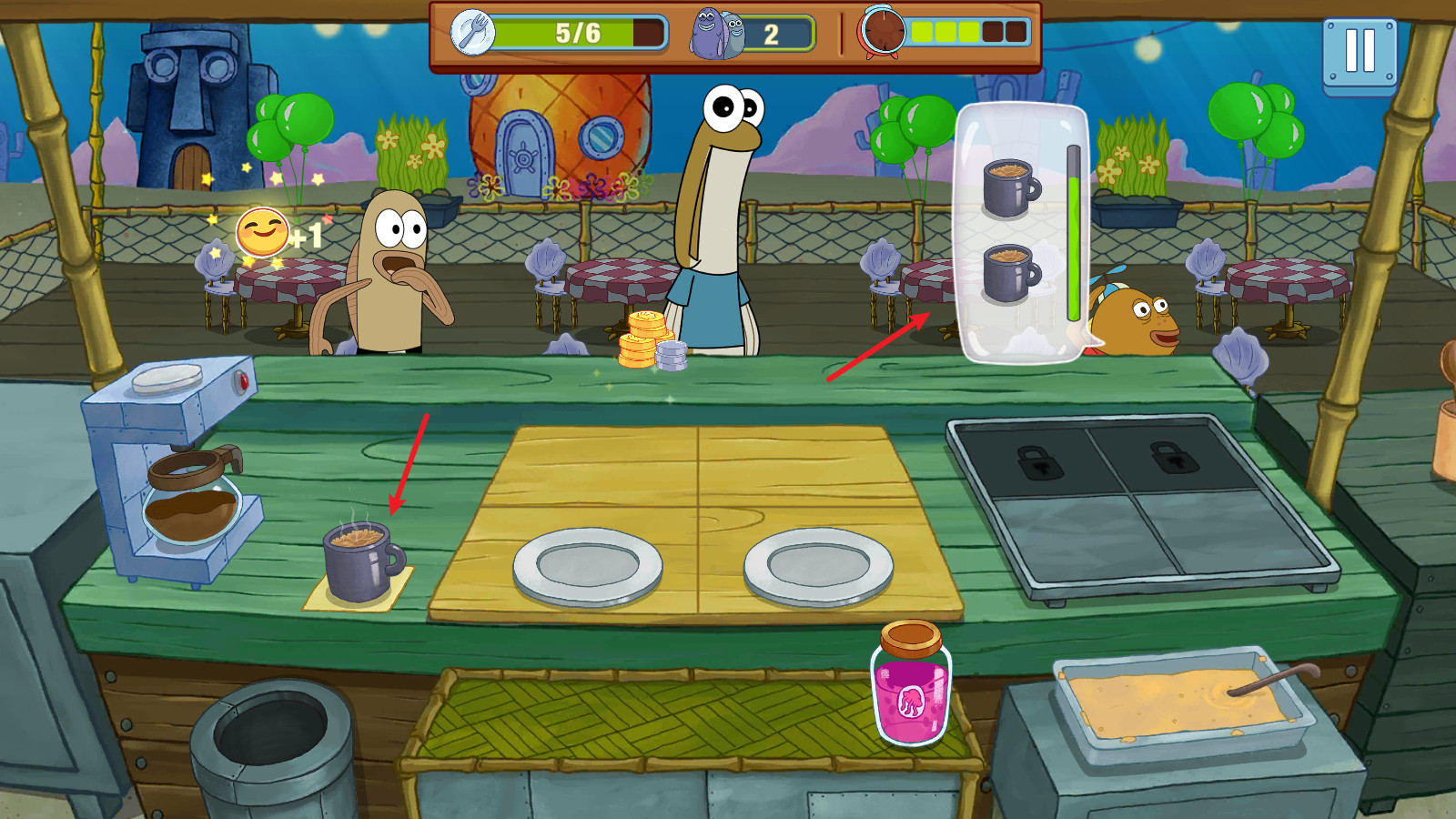Pick up the steaming coffee mug

361,563
